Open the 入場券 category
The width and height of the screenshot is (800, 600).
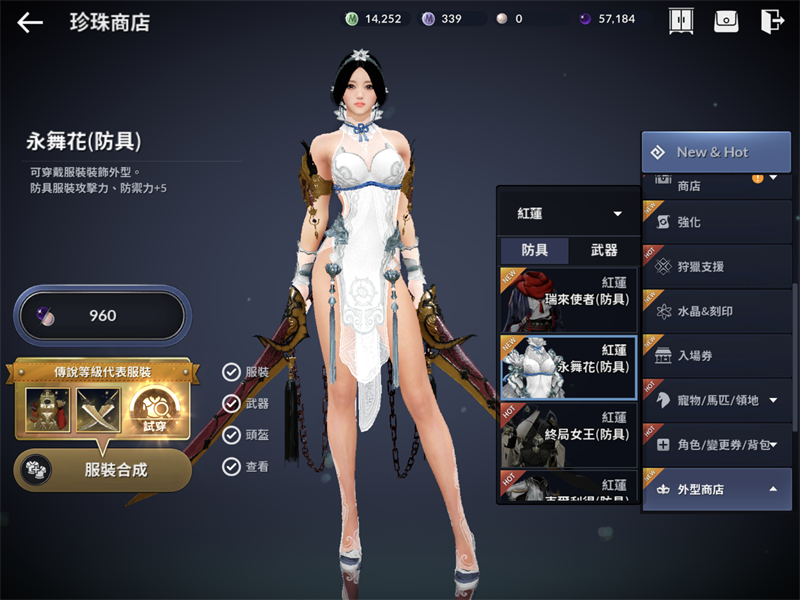(x=716, y=355)
